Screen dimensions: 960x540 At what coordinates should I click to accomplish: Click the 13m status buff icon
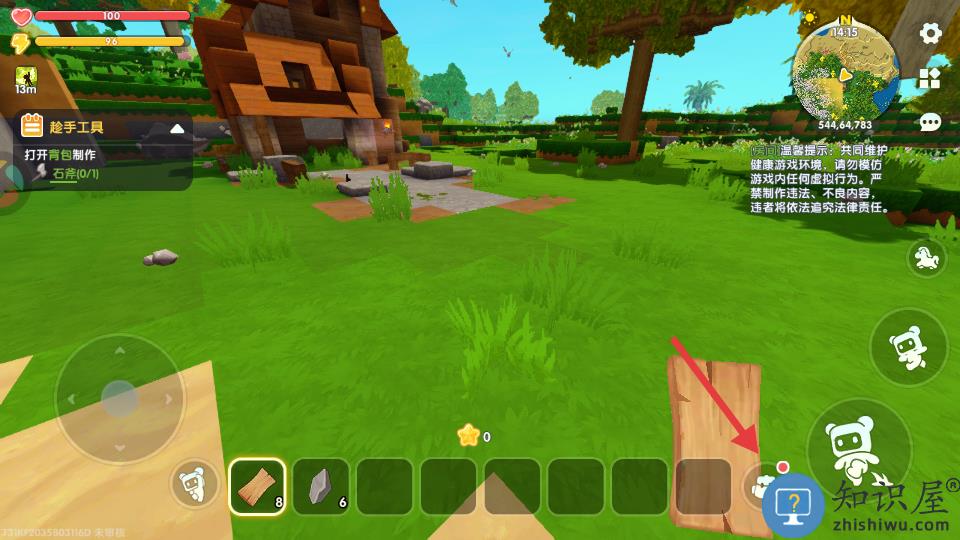pyautogui.click(x=26, y=78)
